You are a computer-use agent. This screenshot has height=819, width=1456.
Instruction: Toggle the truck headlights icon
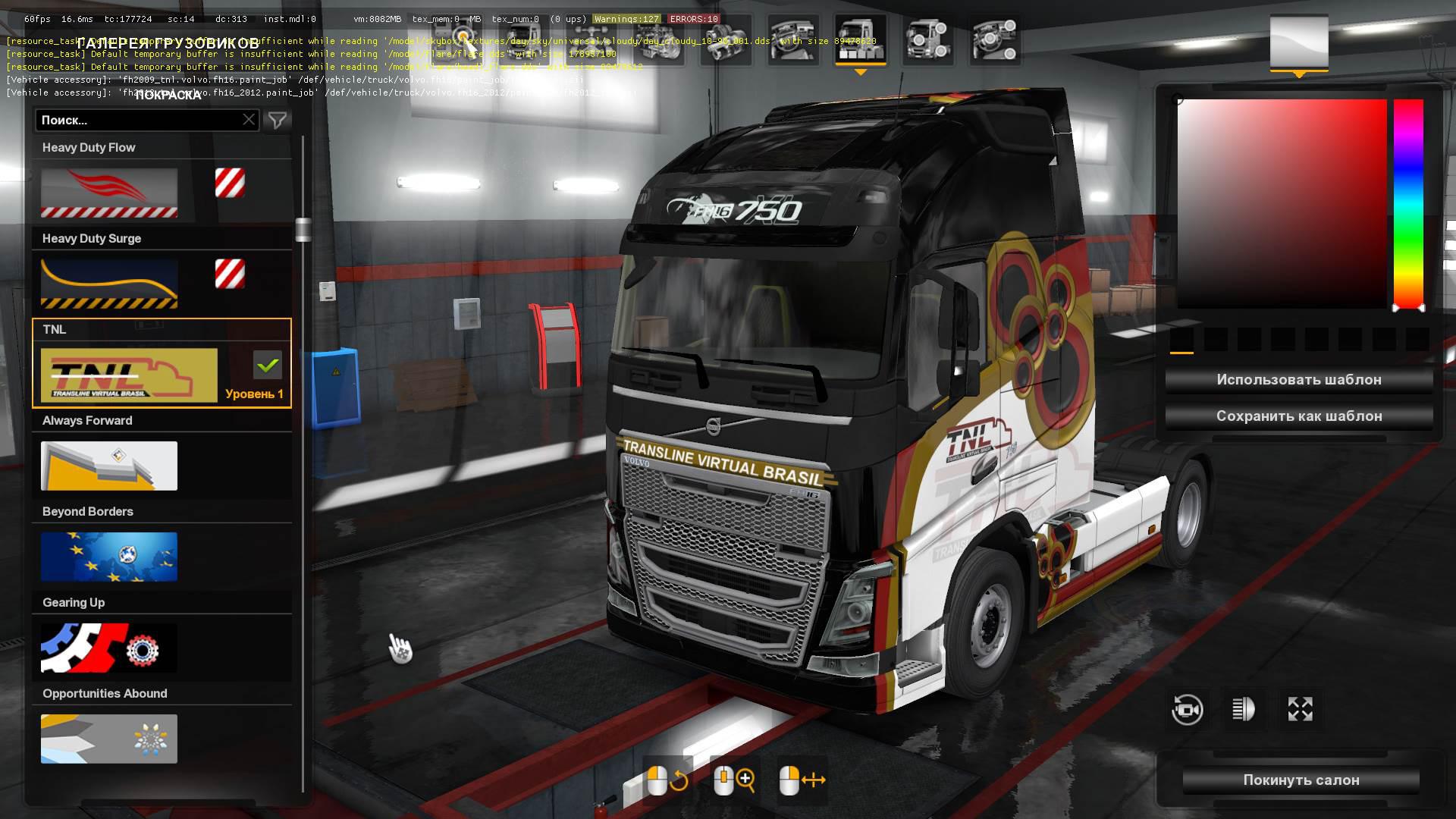click(x=1243, y=710)
